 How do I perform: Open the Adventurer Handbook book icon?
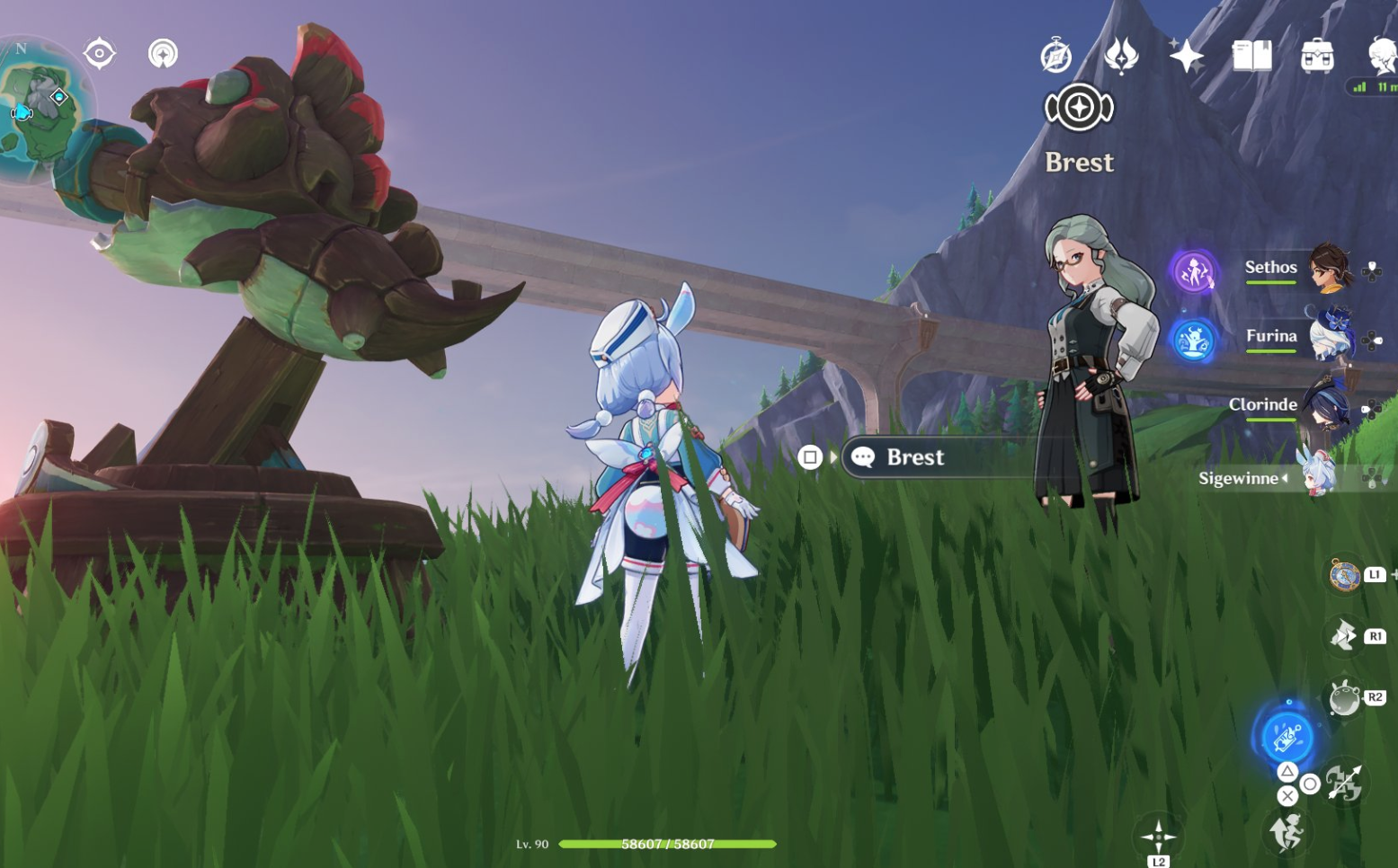(x=1251, y=56)
